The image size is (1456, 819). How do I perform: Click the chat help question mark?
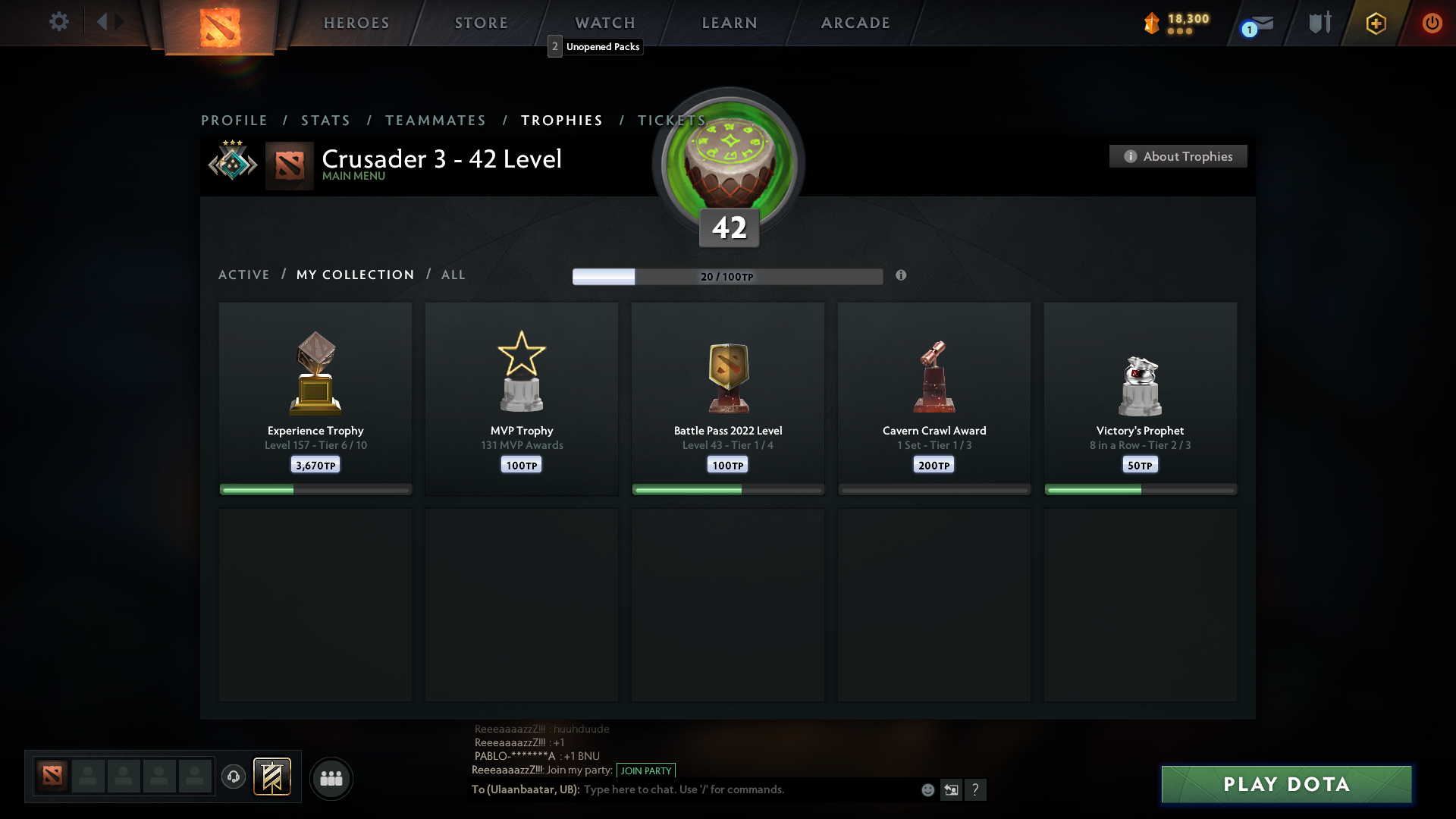tap(977, 789)
